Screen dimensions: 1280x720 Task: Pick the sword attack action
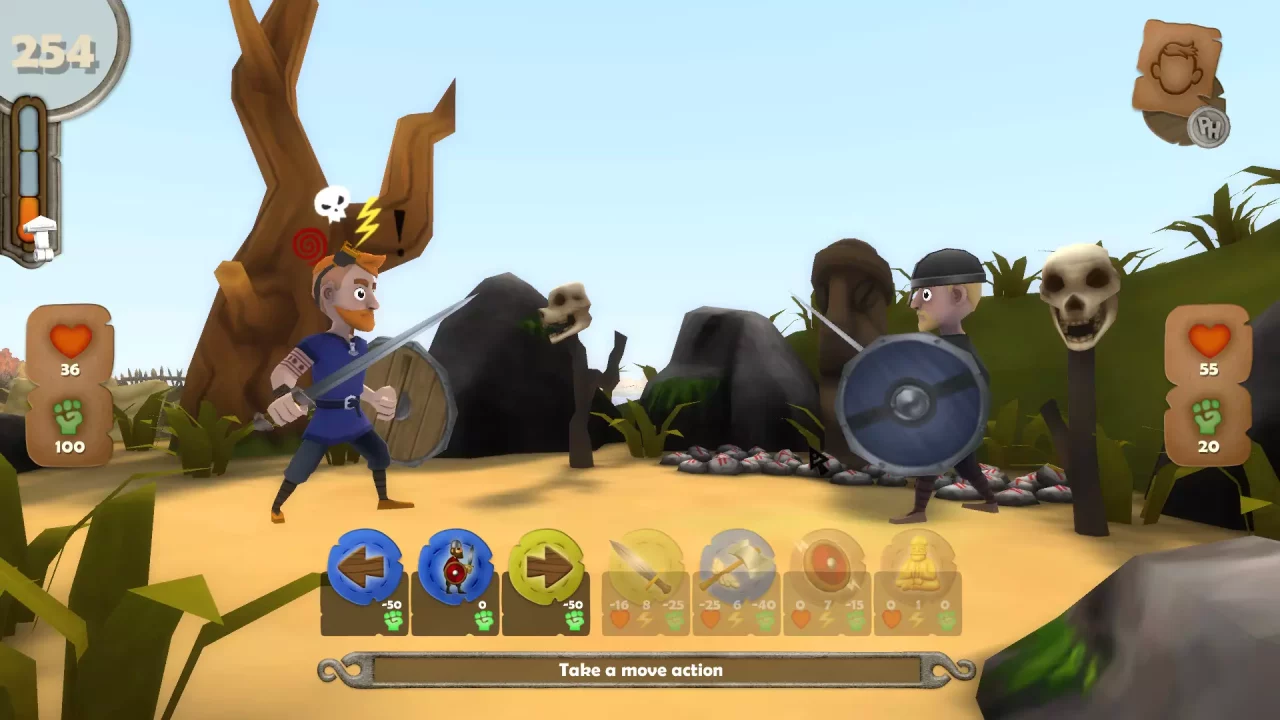(x=645, y=567)
